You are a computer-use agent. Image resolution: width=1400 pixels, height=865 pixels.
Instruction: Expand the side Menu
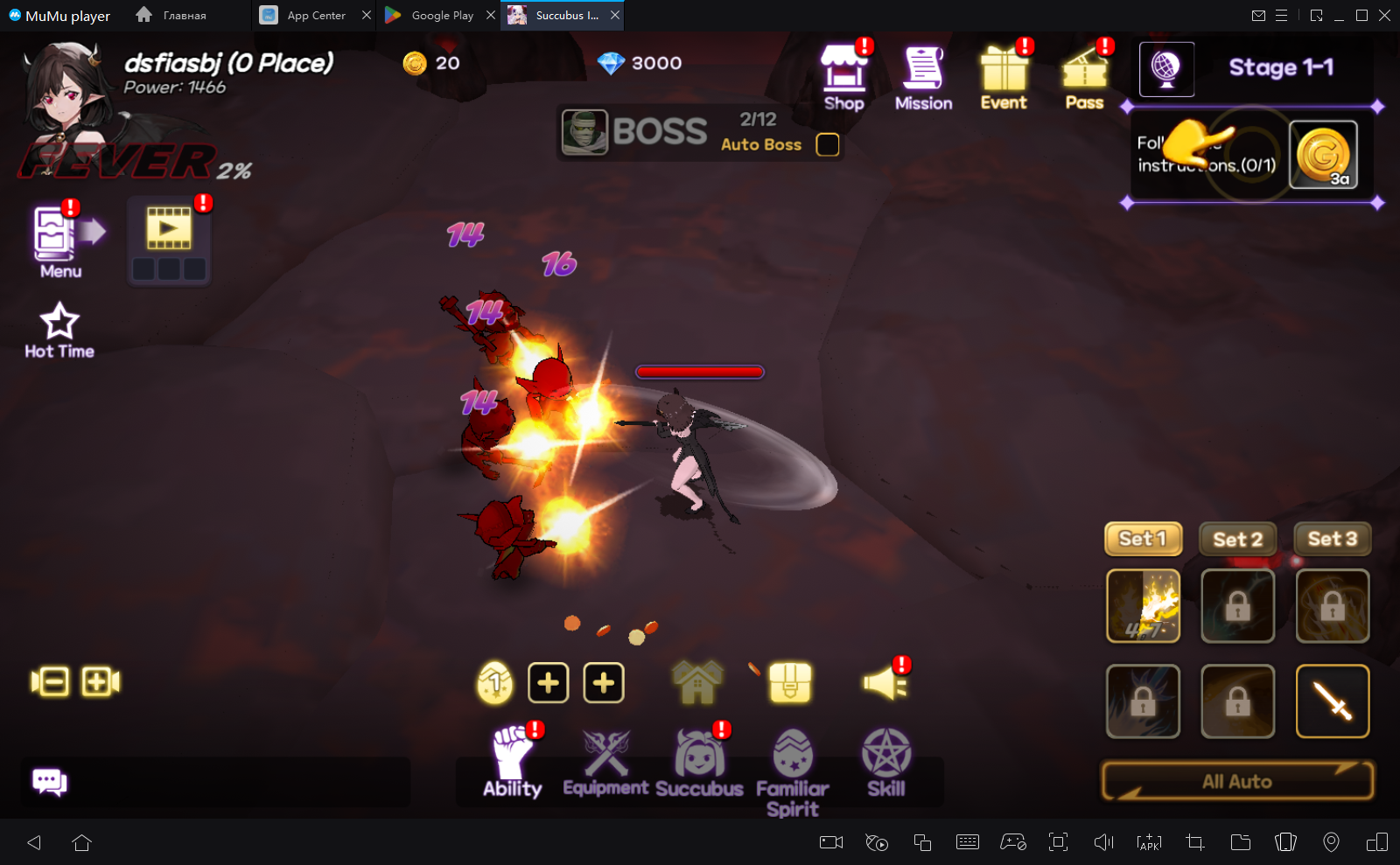[60, 241]
